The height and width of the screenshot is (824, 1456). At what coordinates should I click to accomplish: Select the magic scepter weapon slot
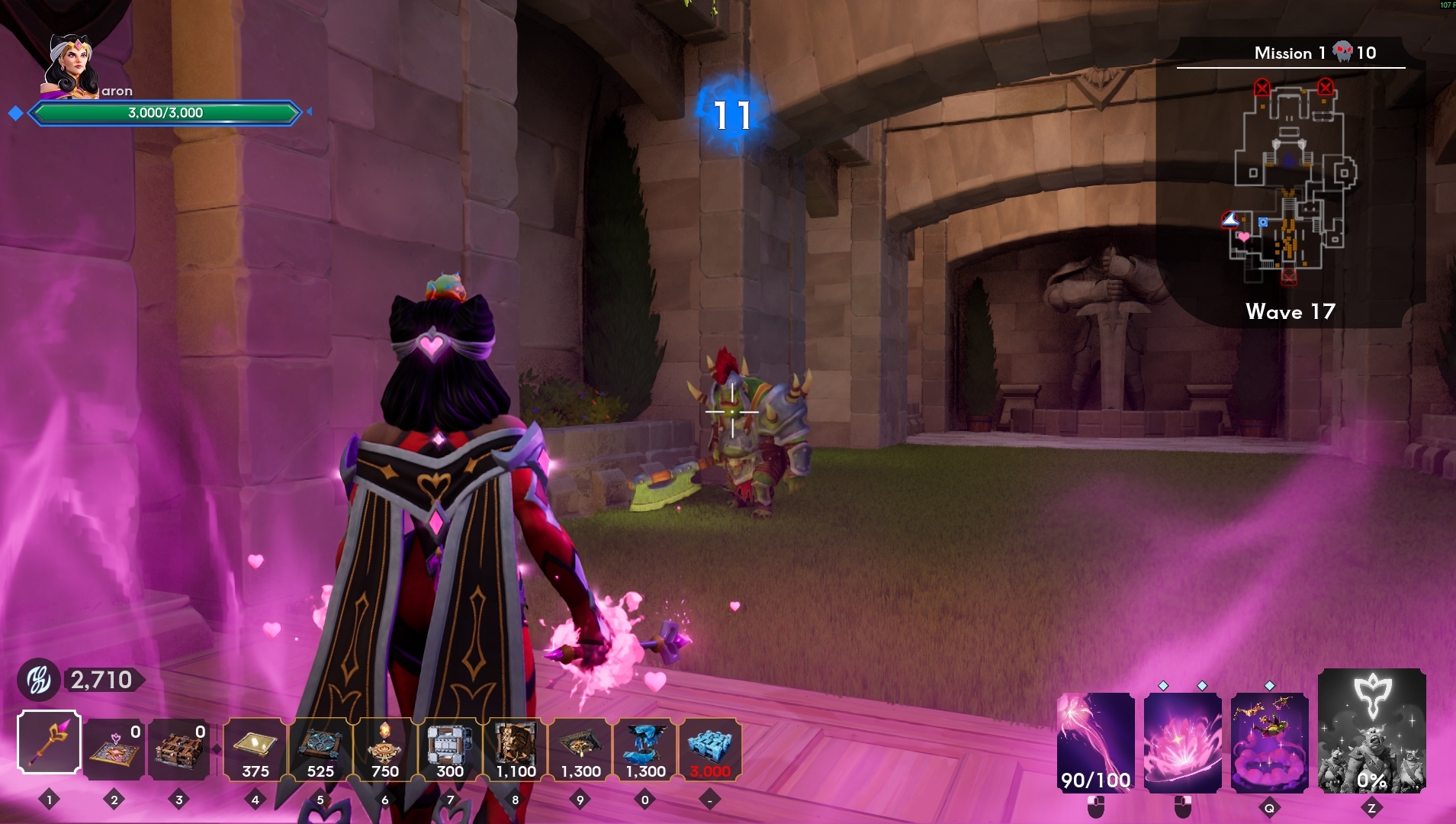click(x=50, y=742)
